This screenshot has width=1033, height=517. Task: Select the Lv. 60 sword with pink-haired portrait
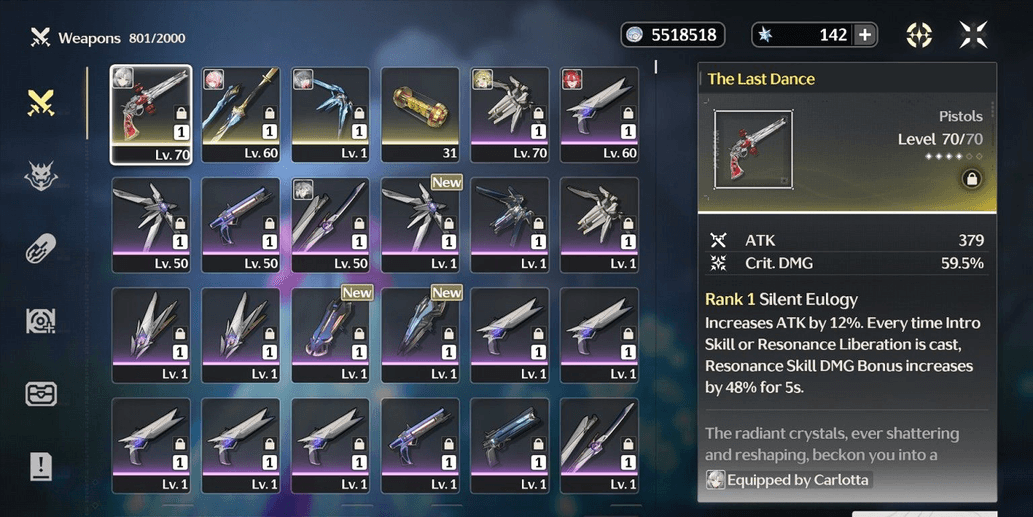tap(241, 114)
